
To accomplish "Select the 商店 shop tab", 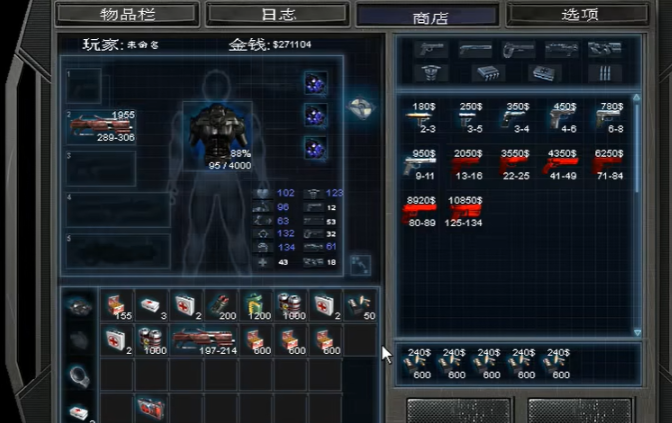I will click(x=426, y=16).
